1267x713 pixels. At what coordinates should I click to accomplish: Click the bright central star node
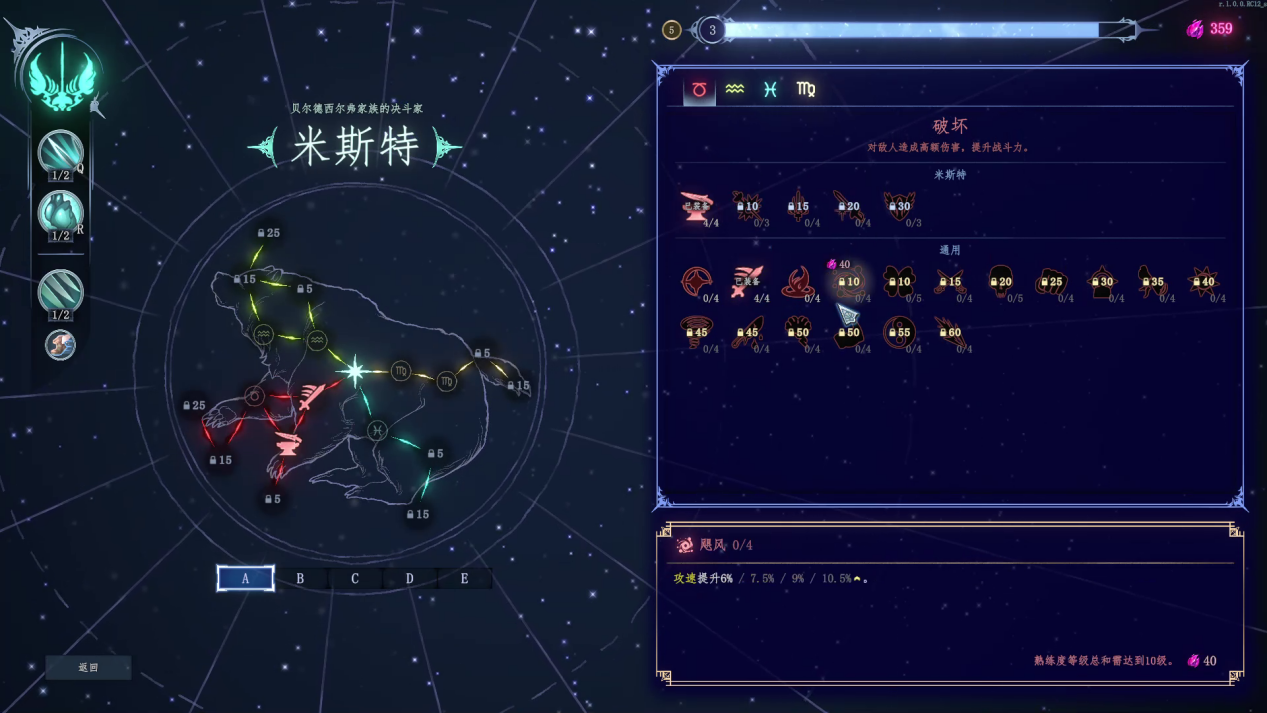(354, 372)
